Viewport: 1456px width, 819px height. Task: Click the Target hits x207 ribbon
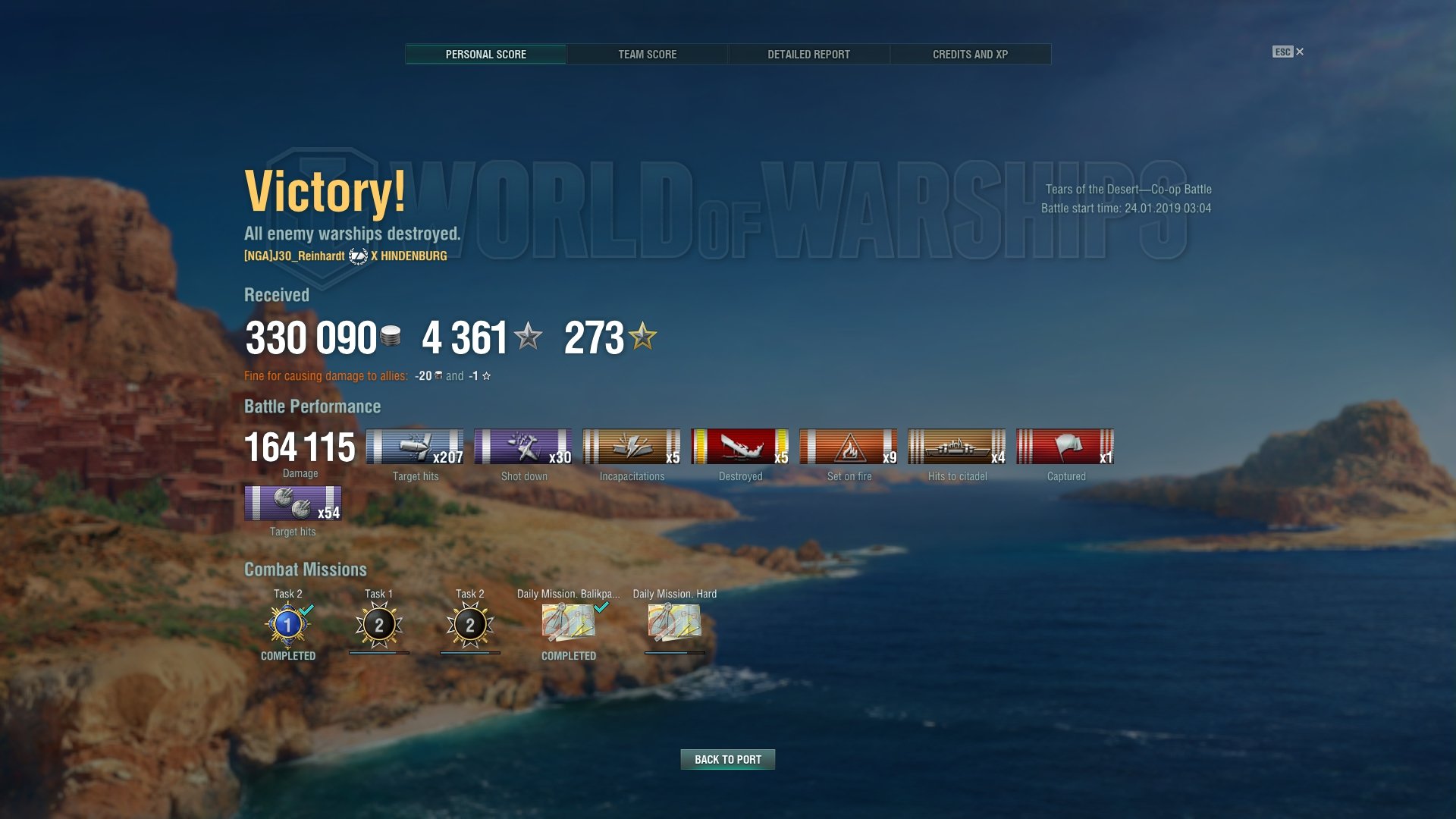pos(415,447)
